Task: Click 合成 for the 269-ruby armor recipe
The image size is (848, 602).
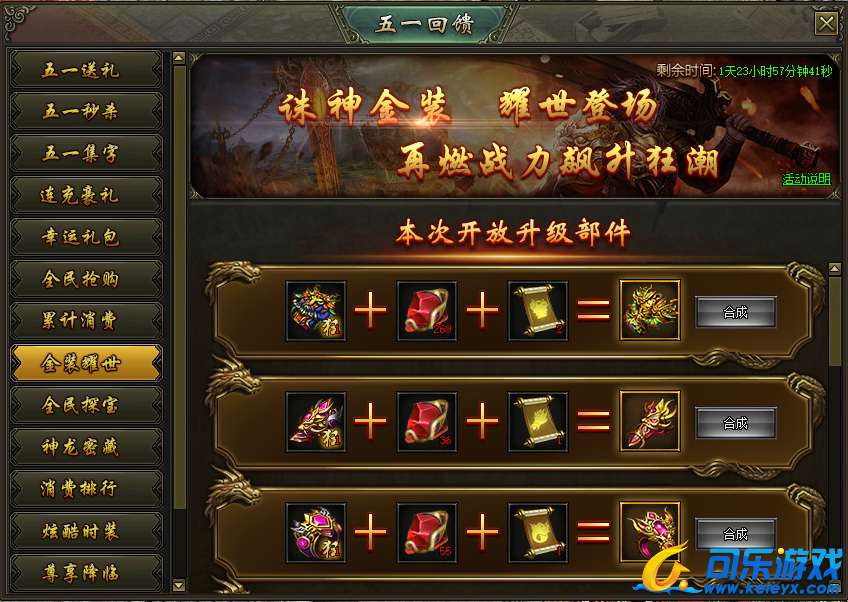Action: pos(735,312)
